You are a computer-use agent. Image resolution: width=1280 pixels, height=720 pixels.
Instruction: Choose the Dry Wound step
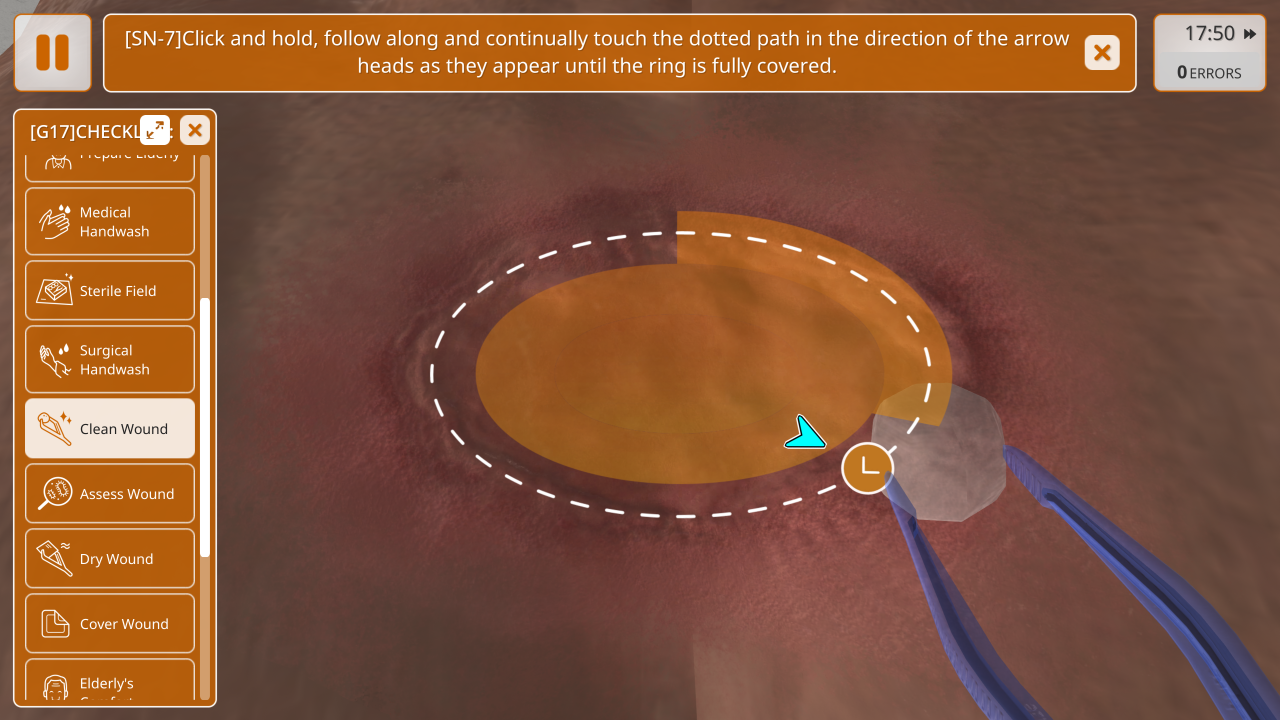pos(110,559)
